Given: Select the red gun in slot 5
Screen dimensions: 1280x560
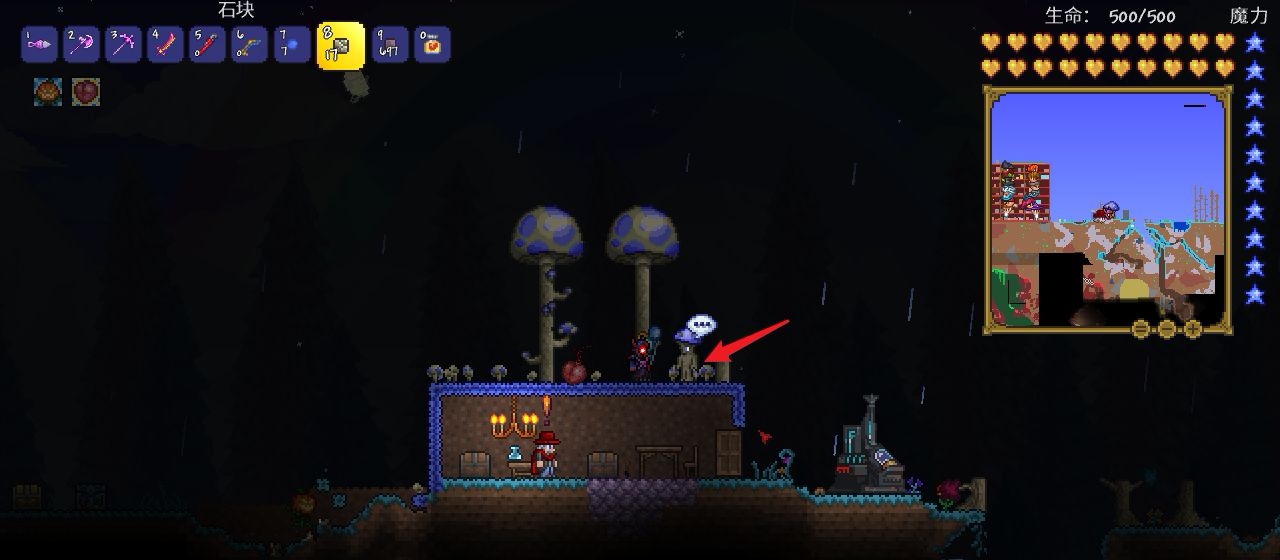Looking at the screenshot, I should (x=208, y=45).
